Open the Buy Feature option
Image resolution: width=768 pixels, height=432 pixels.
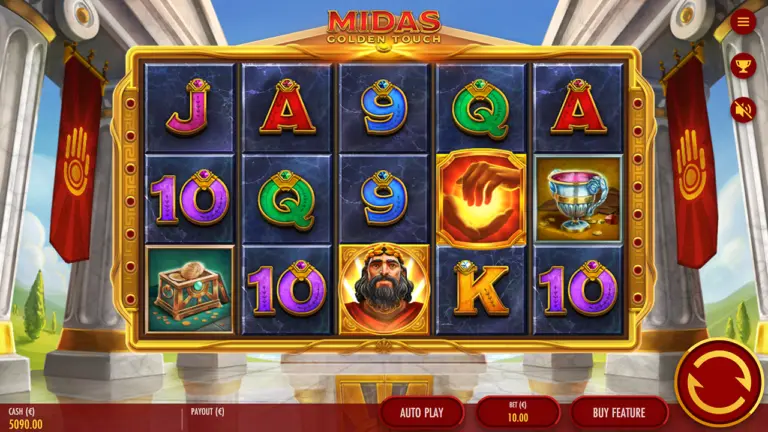[x=619, y=412]
